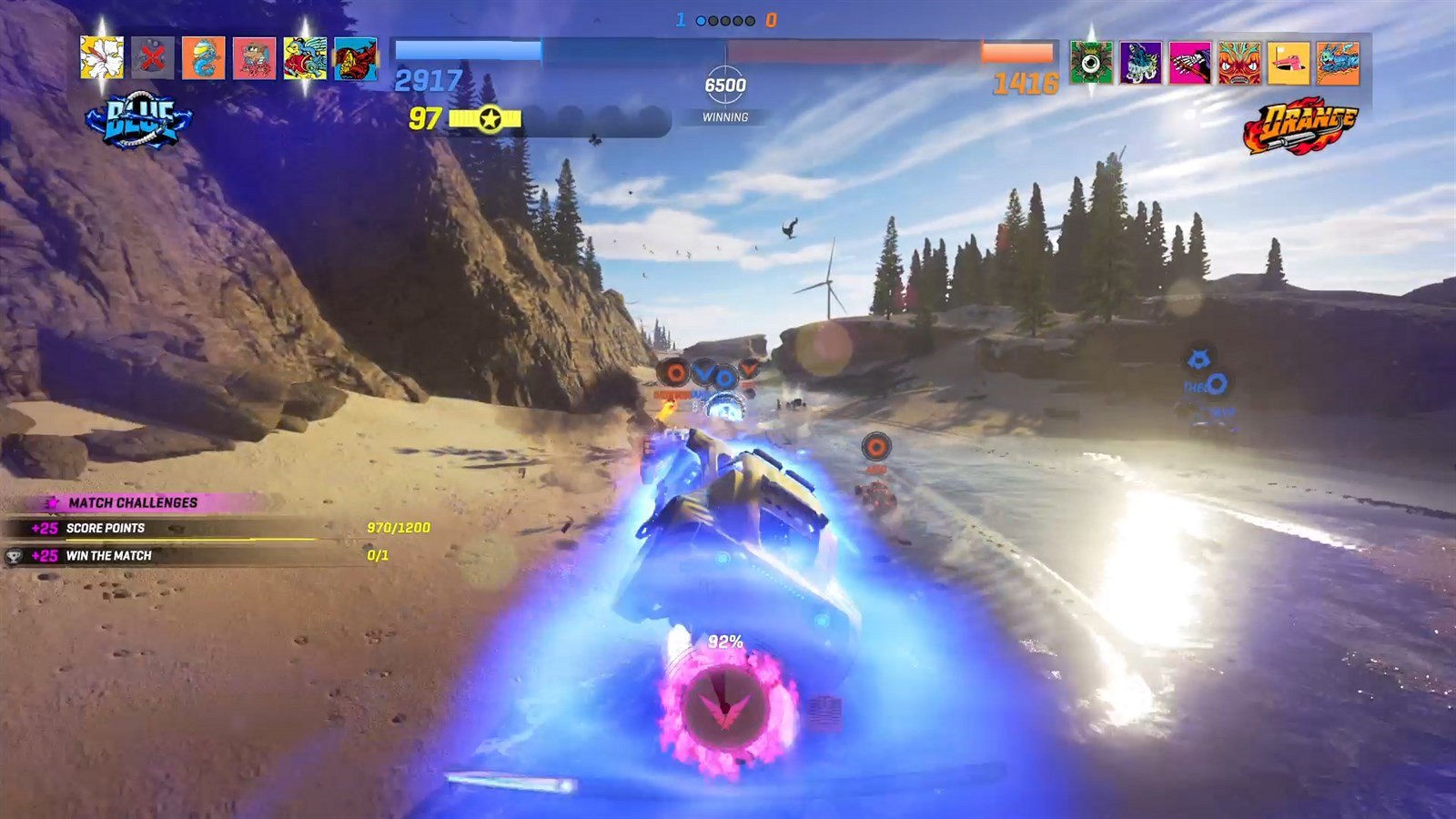Screen dimensions: 1456x819
Task: Select the white flower player avatar
Action: pyautogui.click(x=102, y=59)
